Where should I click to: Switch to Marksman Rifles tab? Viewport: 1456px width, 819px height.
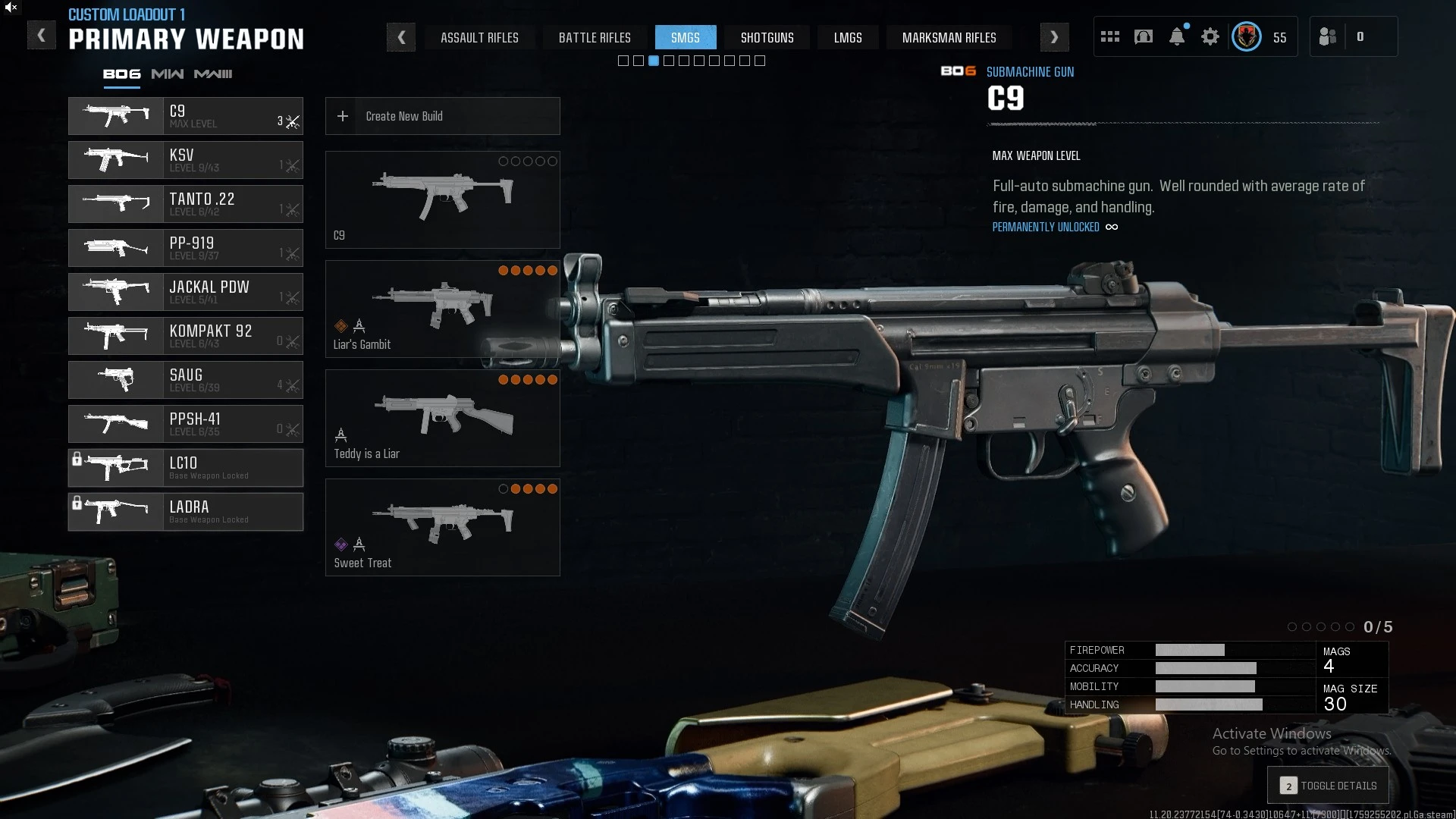949,37
